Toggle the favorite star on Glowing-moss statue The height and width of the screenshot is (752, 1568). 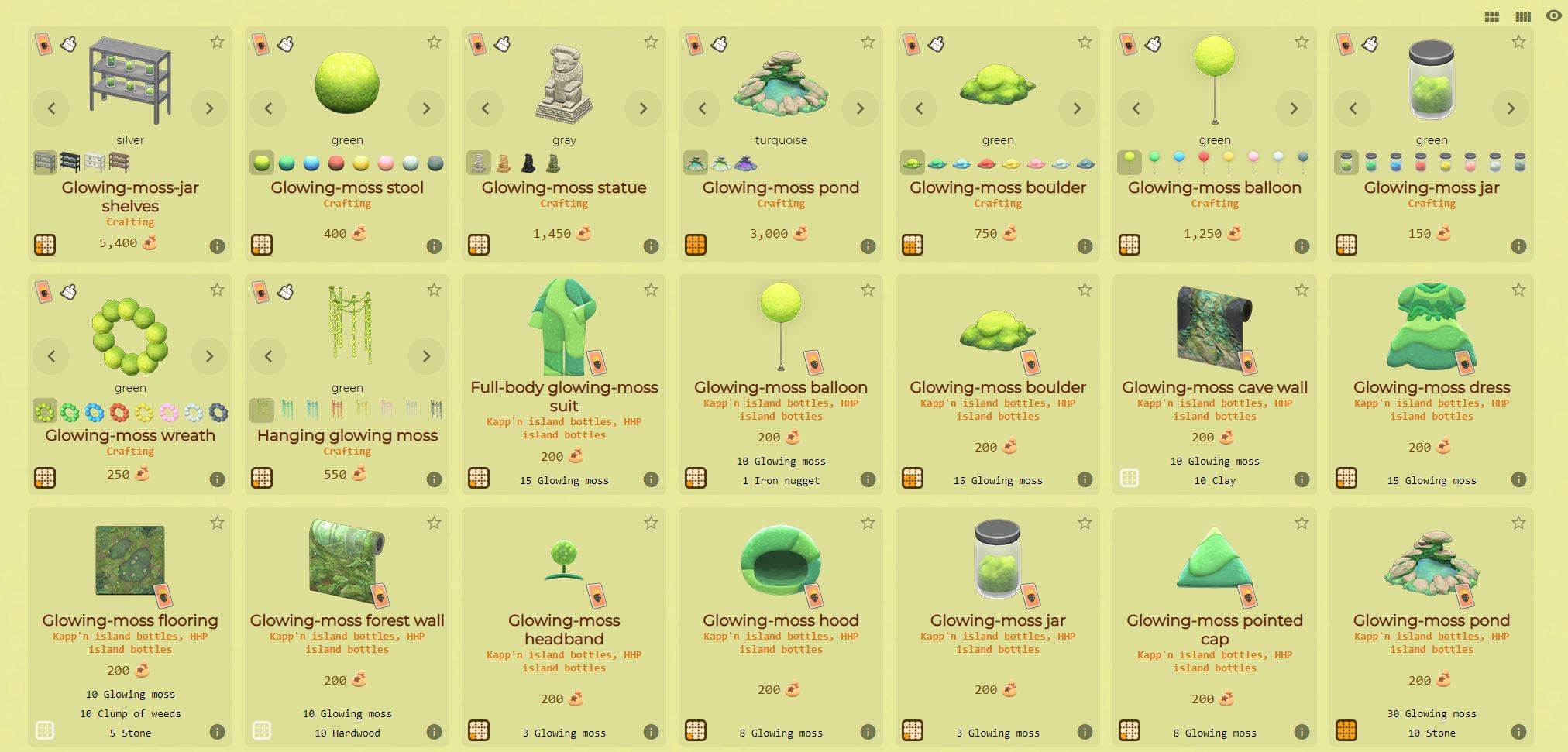coord(649,42)
